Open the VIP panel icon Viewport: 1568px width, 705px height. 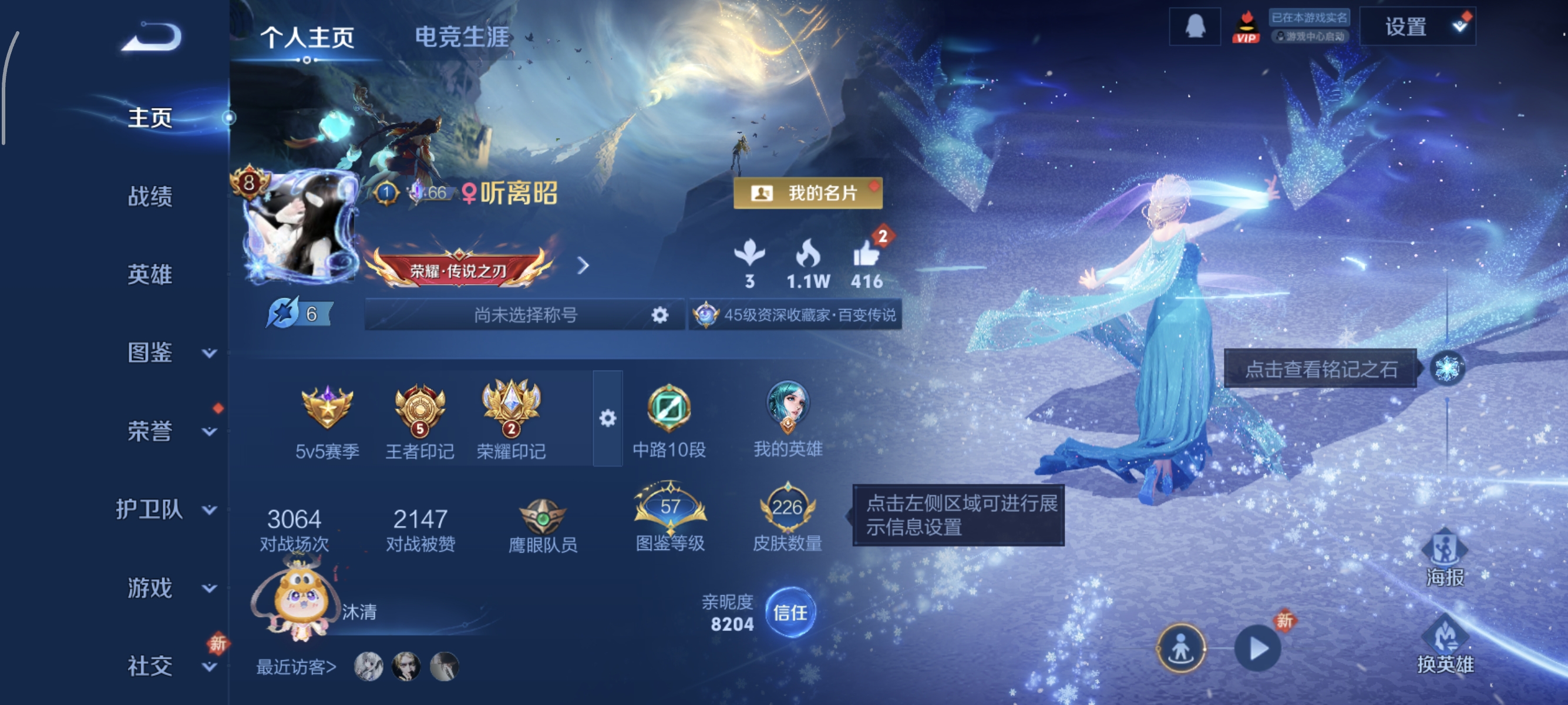click(1246, 28)
